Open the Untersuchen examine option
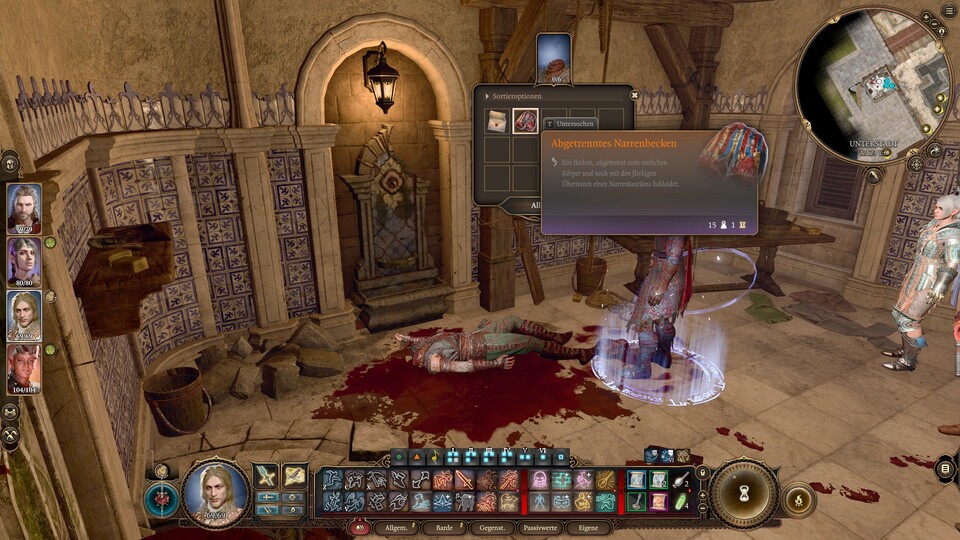Viewport: 960px width, 540px height. click(x=569, y=123)
